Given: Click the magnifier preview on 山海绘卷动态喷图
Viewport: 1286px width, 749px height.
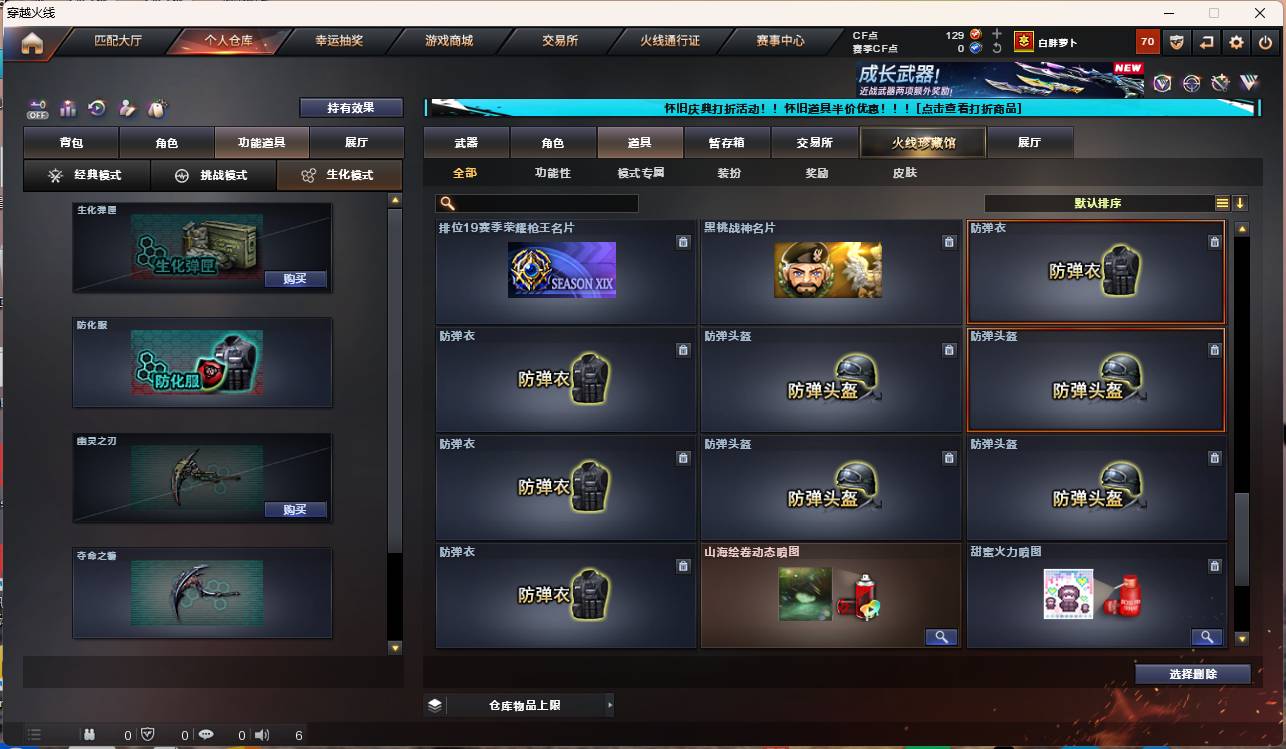Looking at the screenshot, I should point(941,637).
